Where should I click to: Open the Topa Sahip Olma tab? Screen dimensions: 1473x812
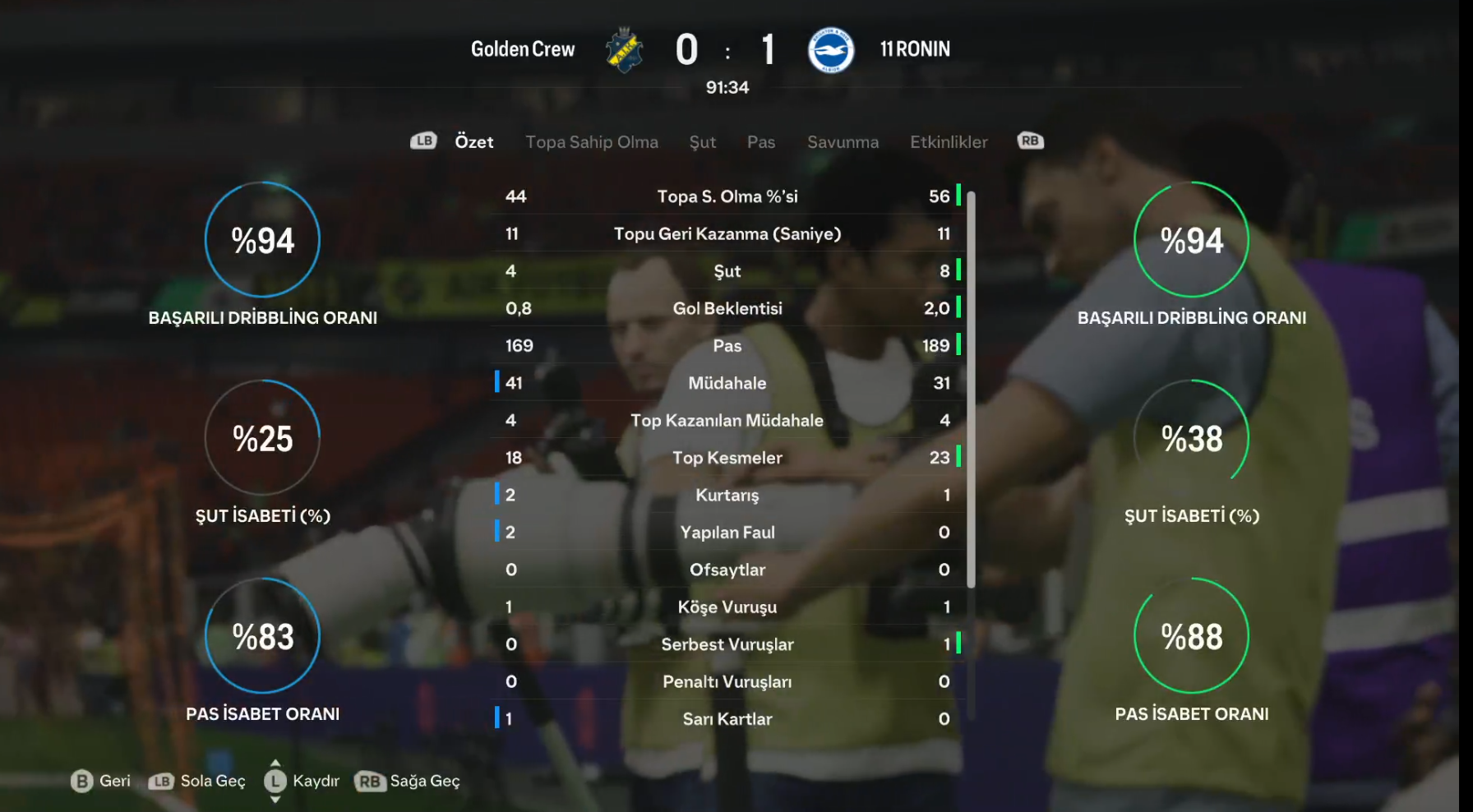click(x=591, y=142)
